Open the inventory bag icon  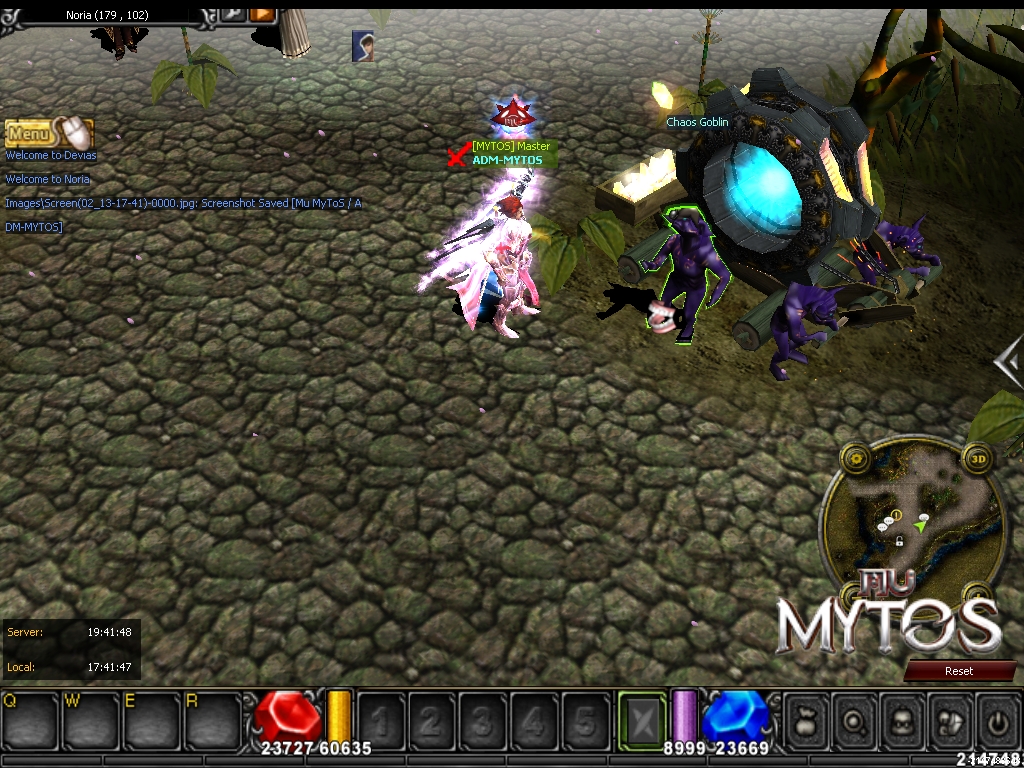[807, 720]
